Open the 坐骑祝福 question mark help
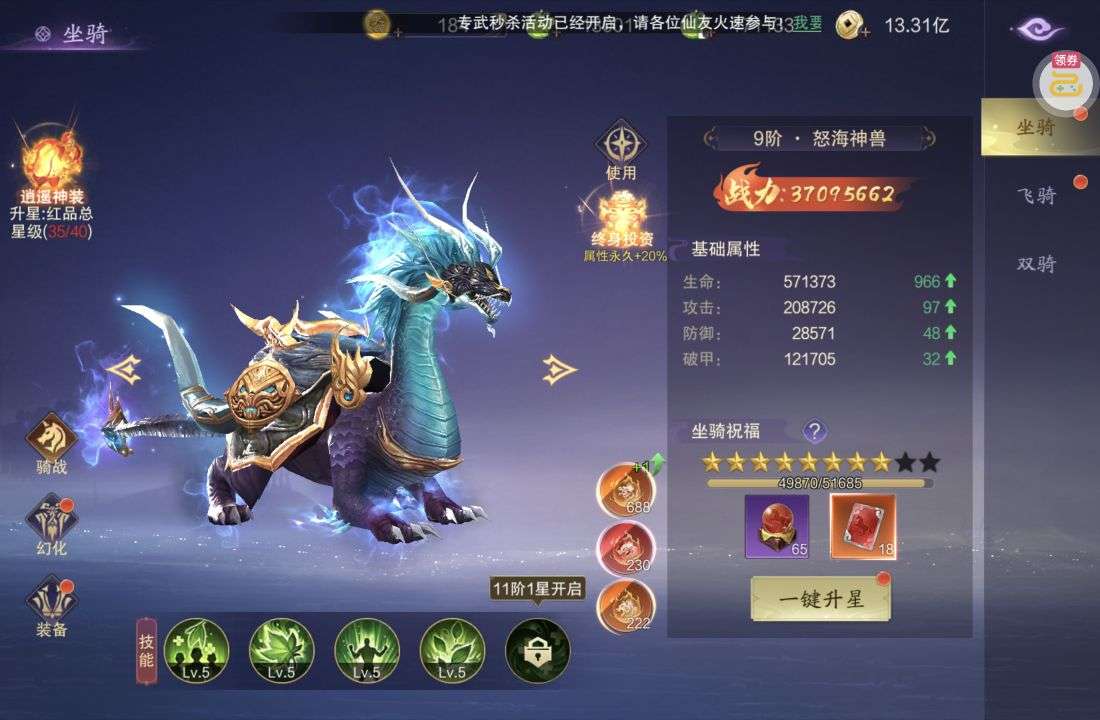 (x=815, y=431)
